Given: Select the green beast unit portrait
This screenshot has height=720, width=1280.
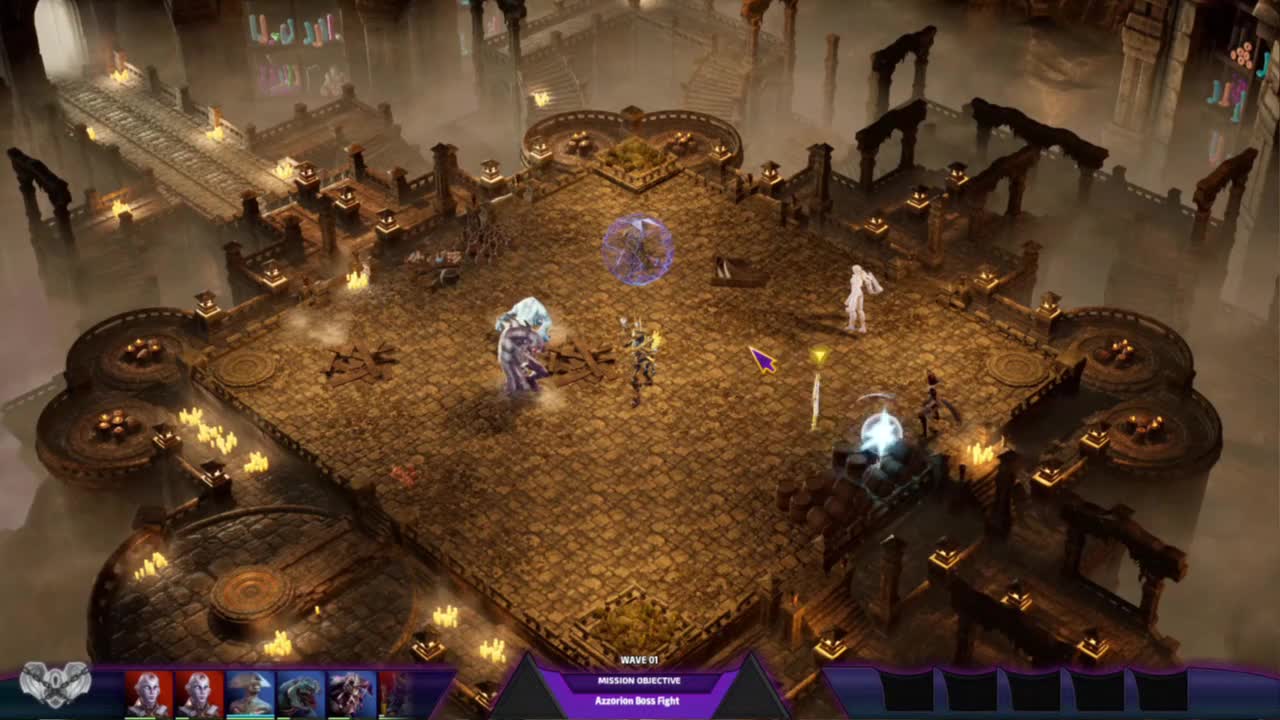Looking at the screenshot, I should click(301, 693).
